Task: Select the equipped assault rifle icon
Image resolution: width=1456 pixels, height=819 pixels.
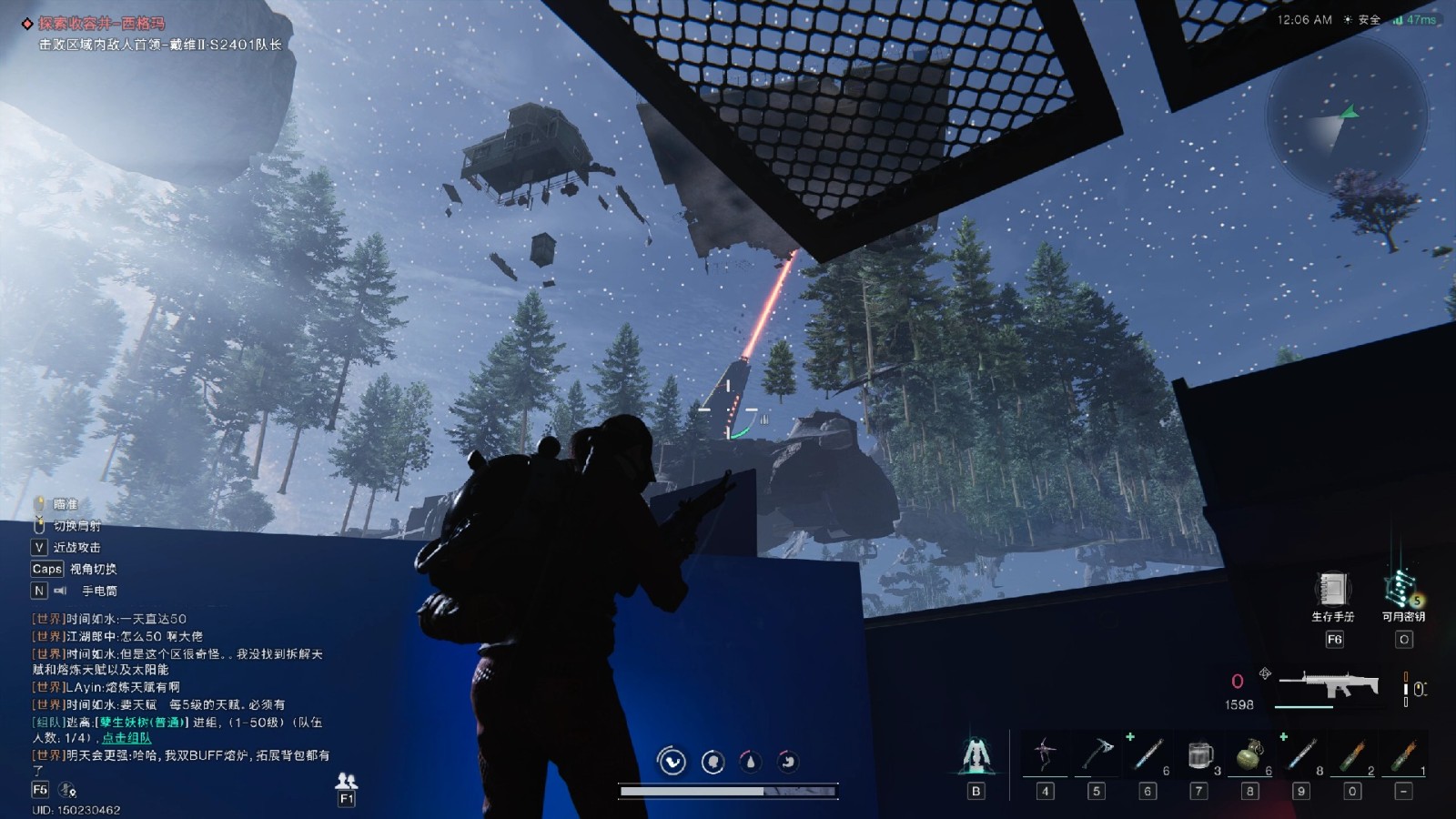Action: 1329,684
